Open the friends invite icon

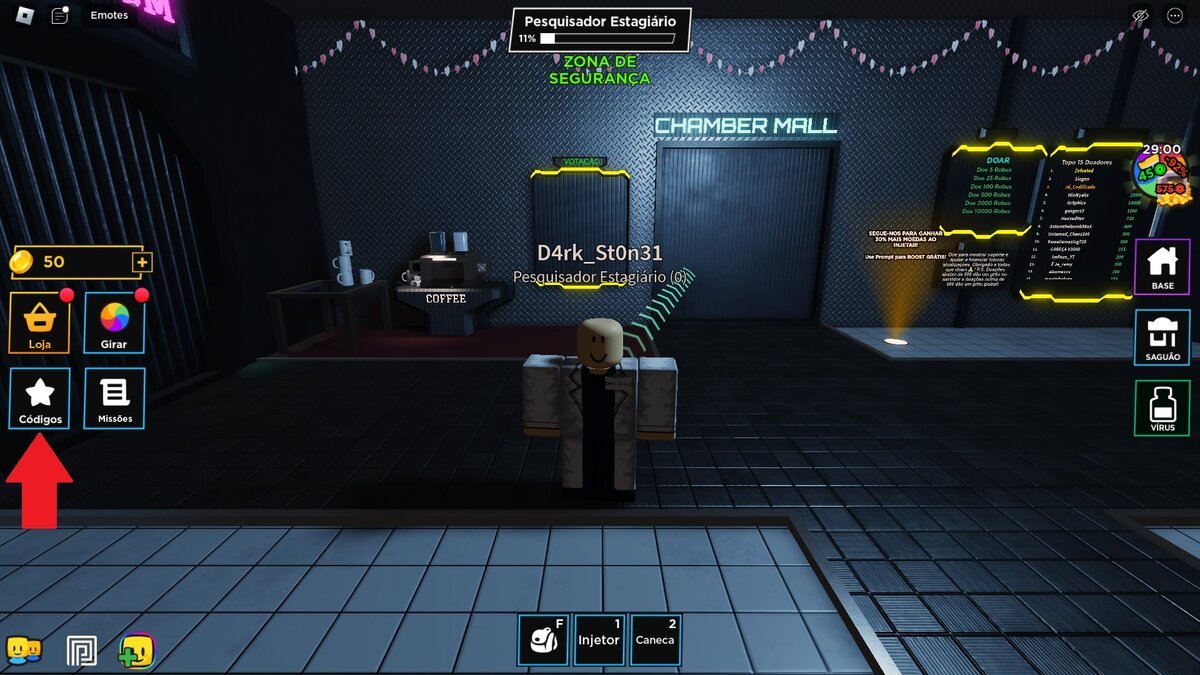point(23,651)
